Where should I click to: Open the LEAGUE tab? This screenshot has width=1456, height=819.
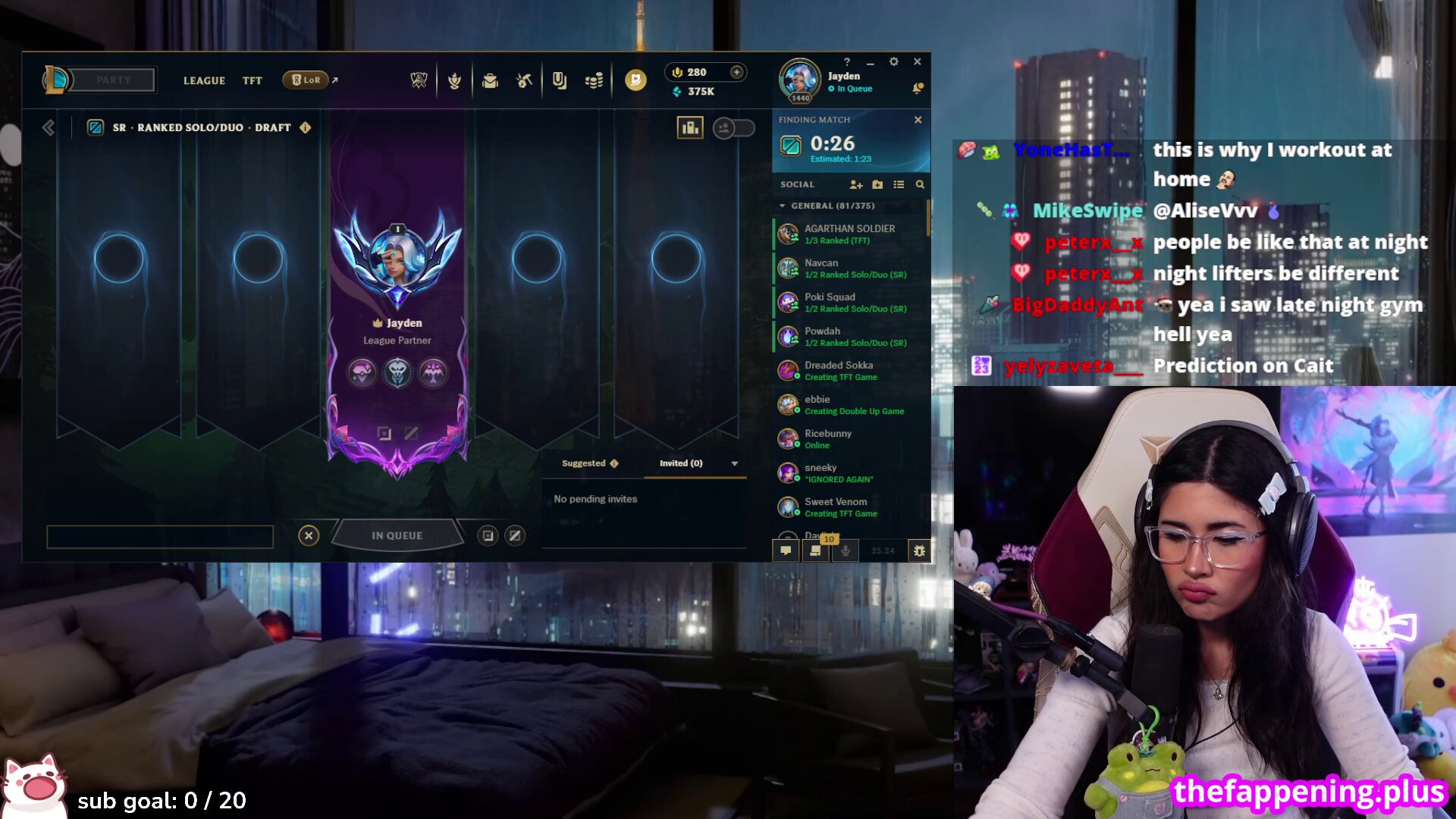tap(204, 80)
